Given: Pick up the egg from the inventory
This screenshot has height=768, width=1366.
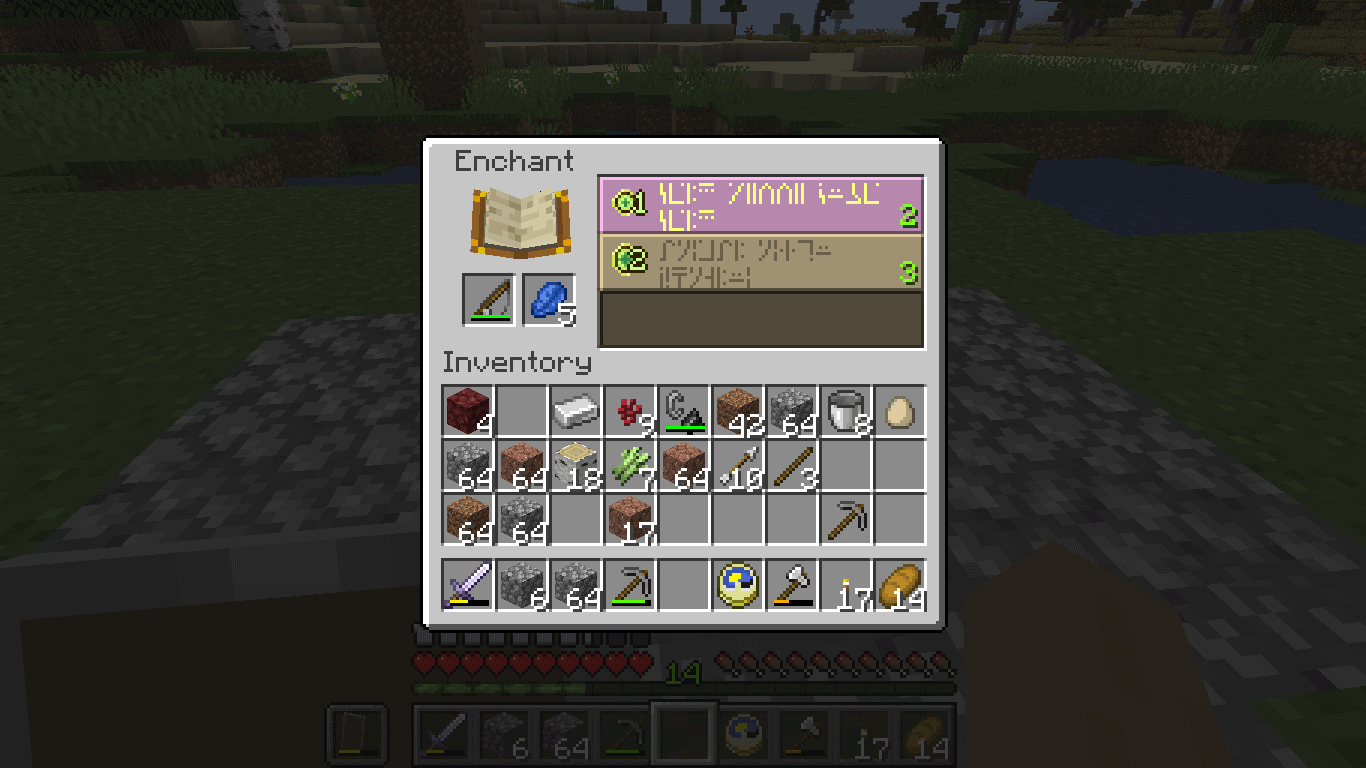Looking at the screenshot, I should pyautogui.click(x=899, y=410).
